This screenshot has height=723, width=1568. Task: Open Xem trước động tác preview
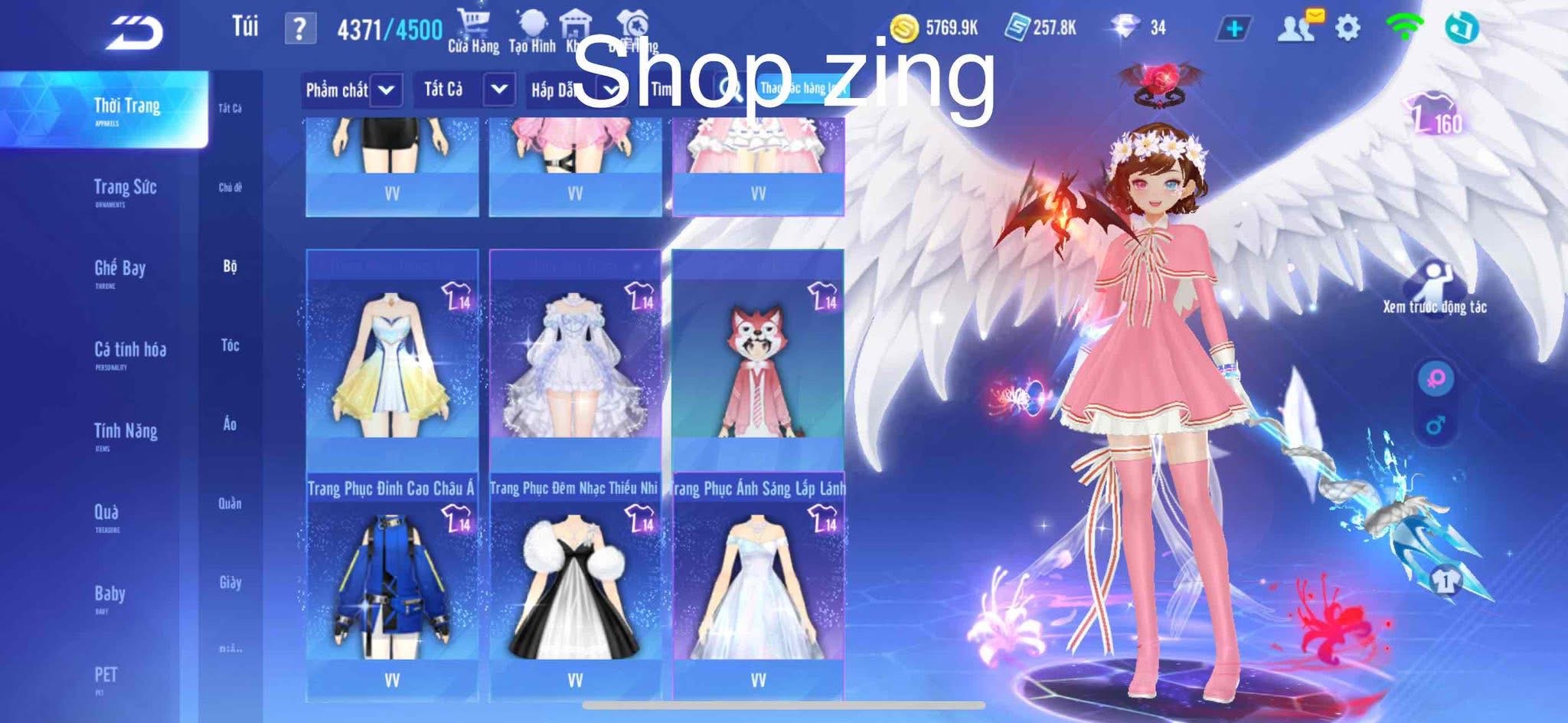coord(1434,288)
